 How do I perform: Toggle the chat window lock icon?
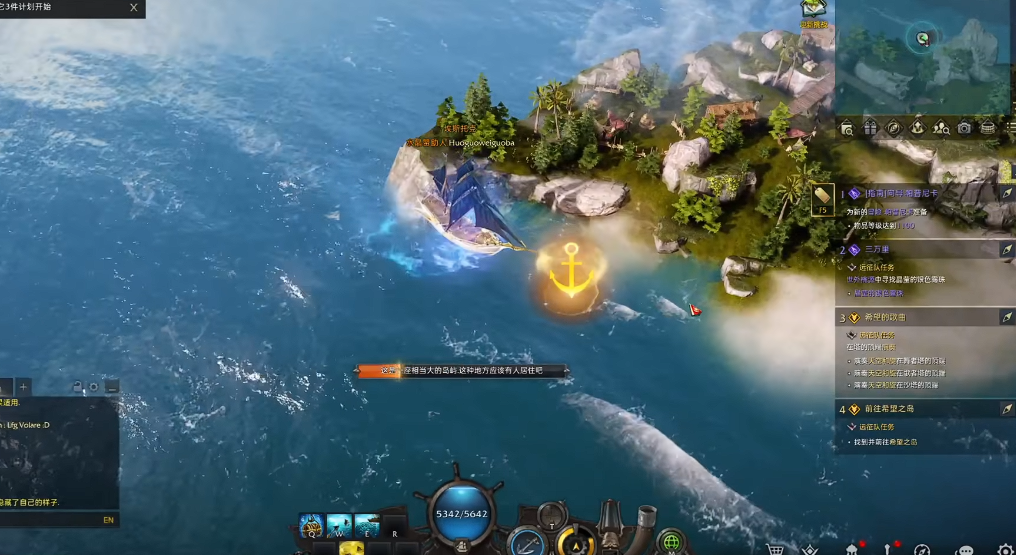pyautogui.click(x=76, y=387)
